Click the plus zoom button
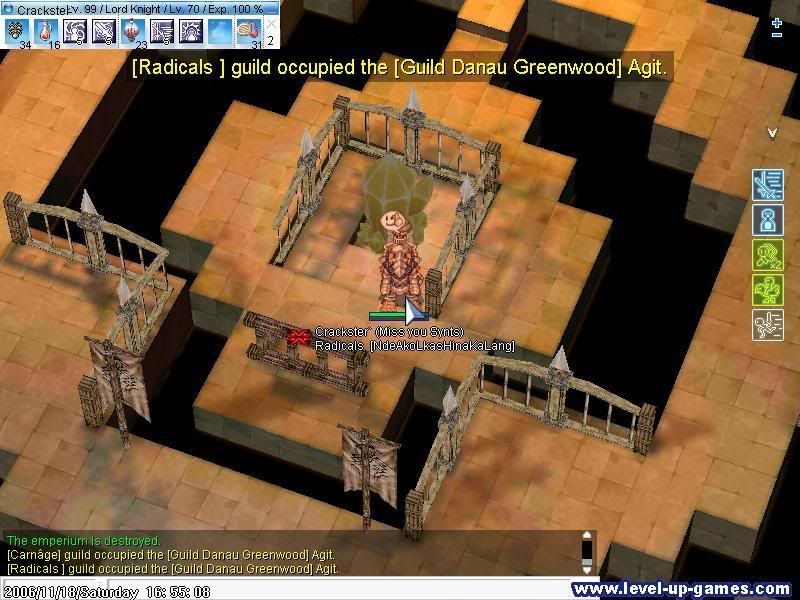The height and width of the screenshot is (600, 800). pyautogui.click(x=777, y=21)
